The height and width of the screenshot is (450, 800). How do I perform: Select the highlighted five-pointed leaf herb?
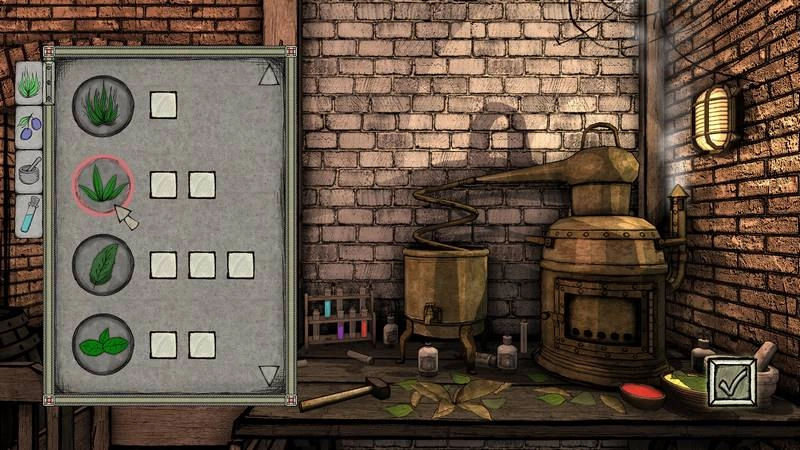click(102, 185)
